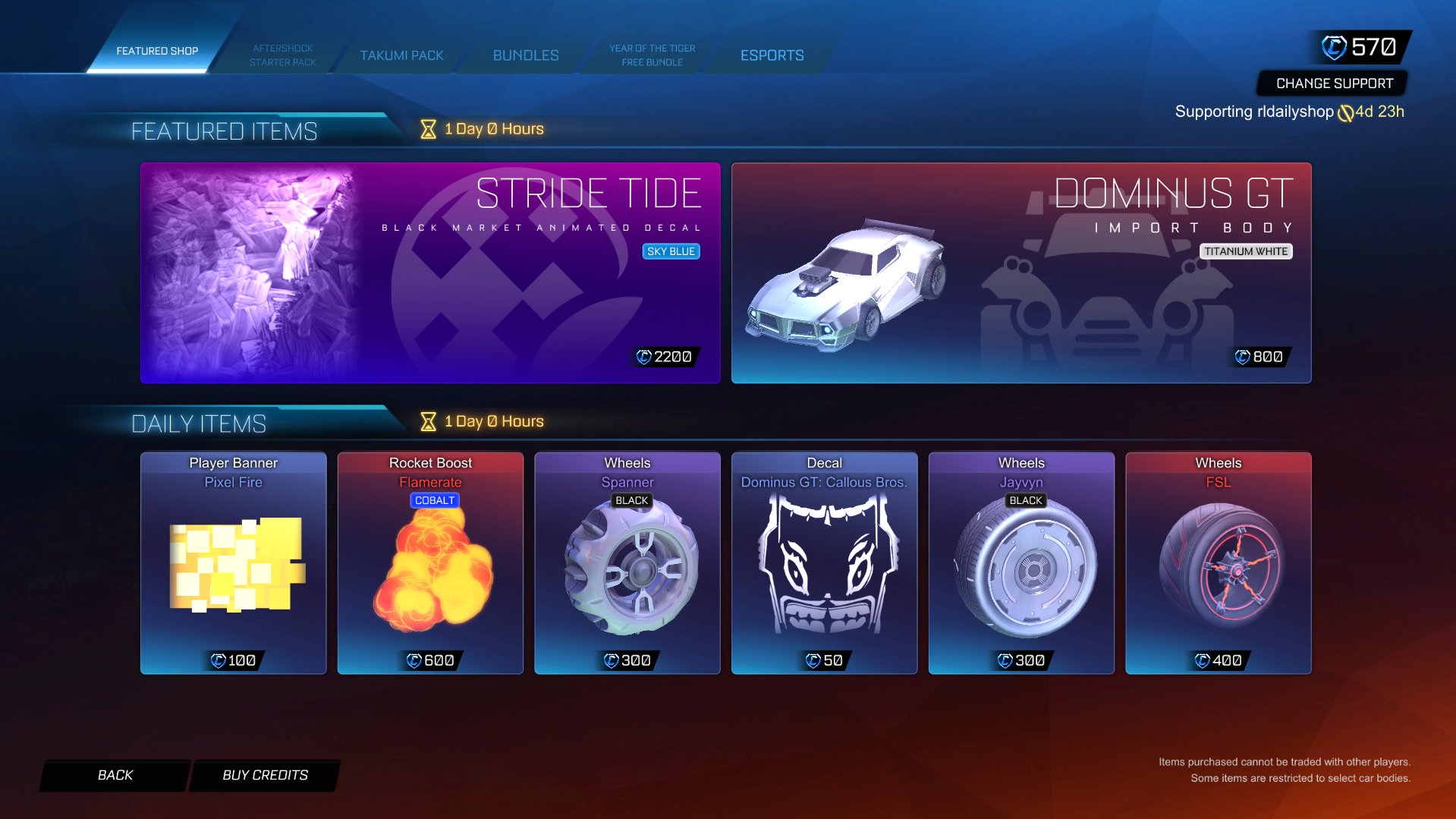Select the Black tag on Spanner wheels

coord(634,500)
